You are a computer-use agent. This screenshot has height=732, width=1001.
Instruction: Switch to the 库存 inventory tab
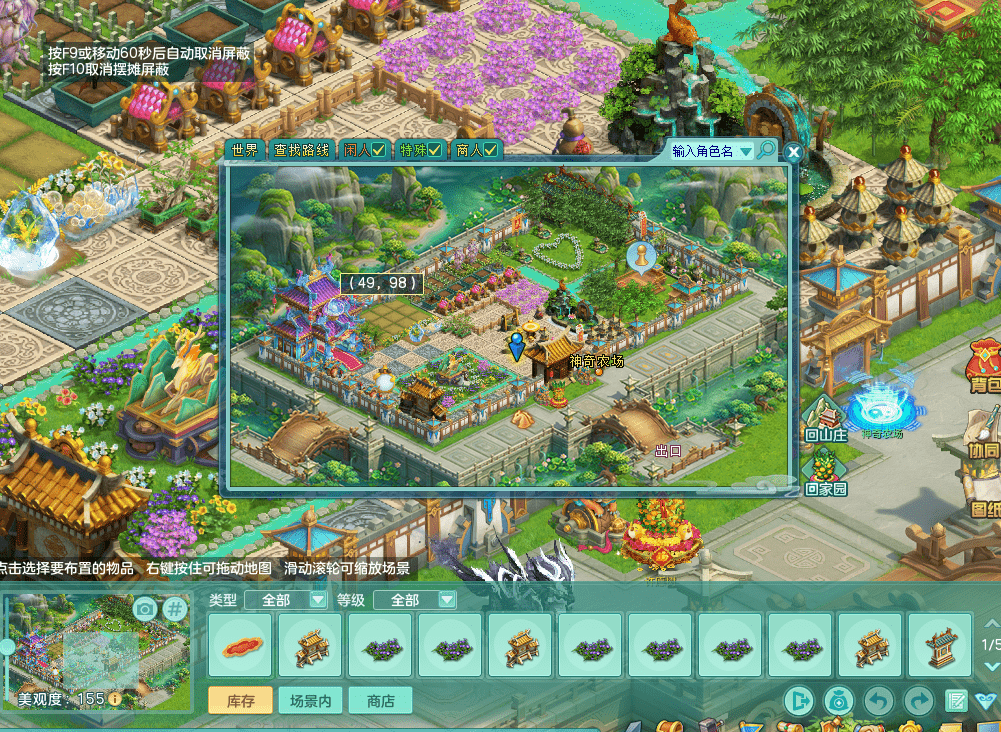point(241,701)
